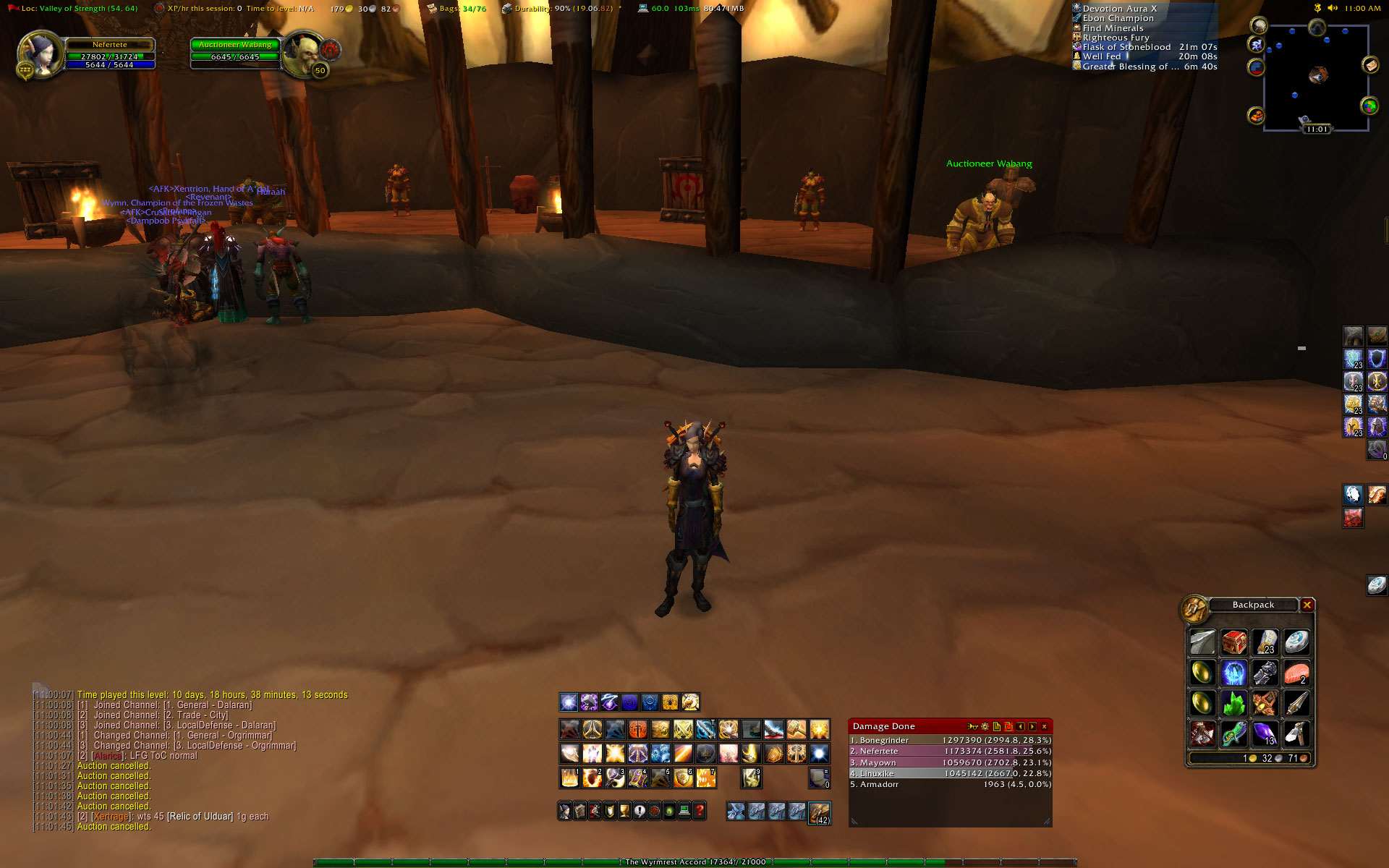Toggle the sound speaker icon by clock
1389x868 pixels.
pyautogui.click(x=1332, y=9)
